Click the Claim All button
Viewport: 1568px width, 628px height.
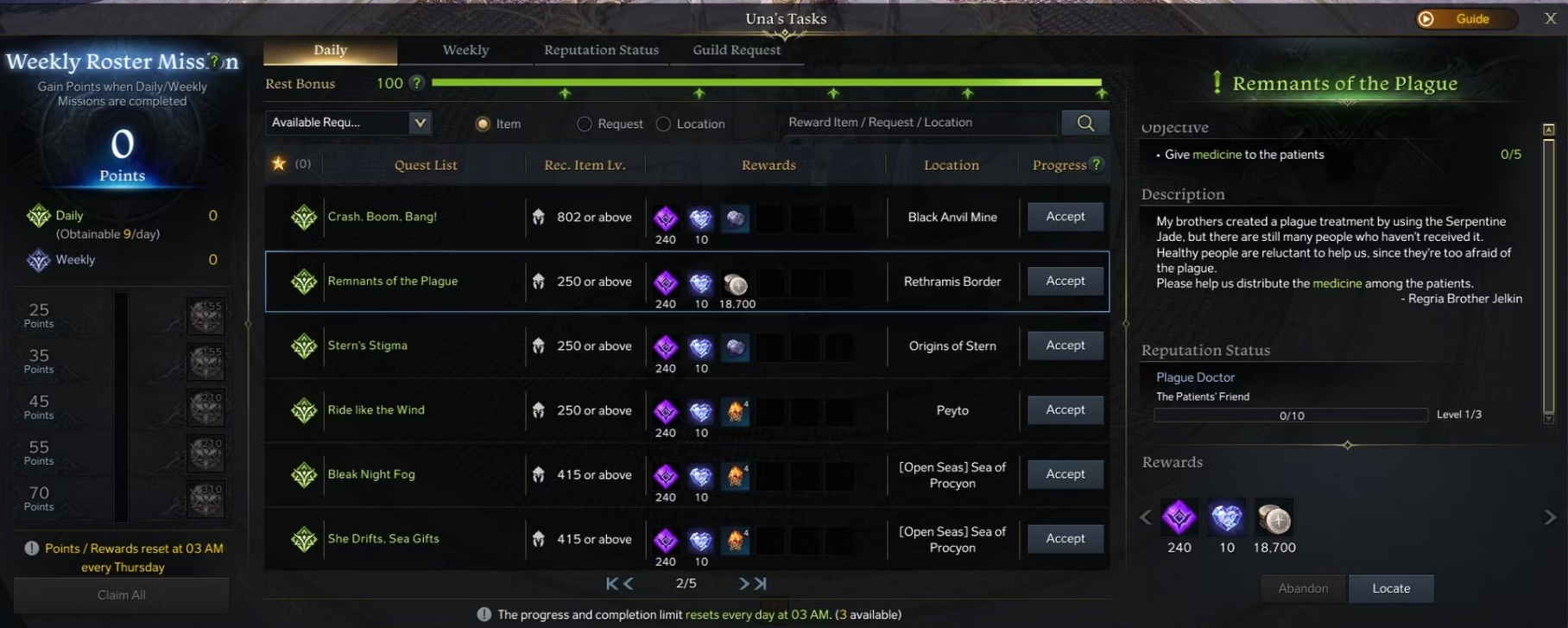click(x=121, y=594)
